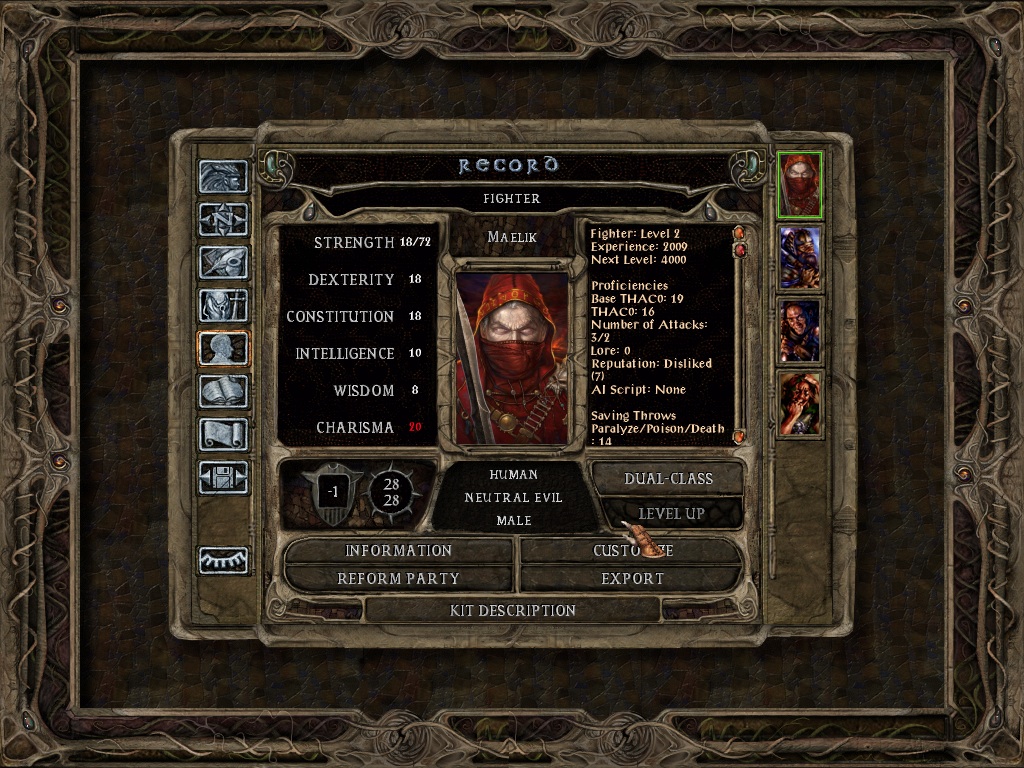Image resolution: width=1024 pixels, height=768 pixels.
Task: Click the Customize button
Action: pyautogui.click(x=632, y=551)
